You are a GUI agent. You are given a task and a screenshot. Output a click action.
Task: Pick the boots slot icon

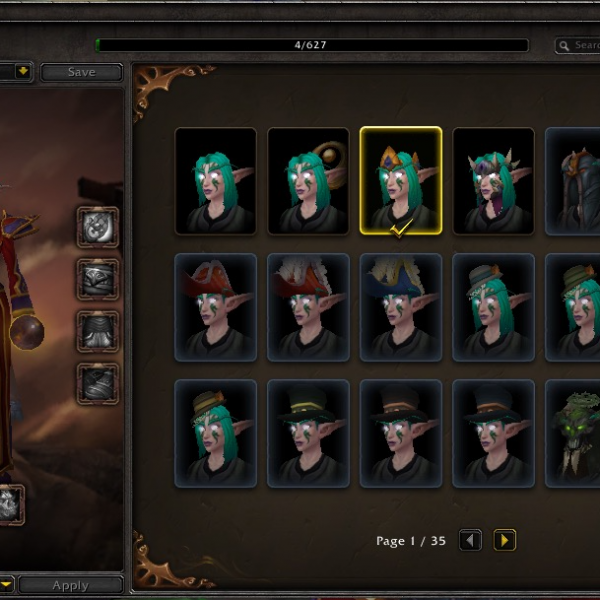pyautogui.click(x=98, y=383)
